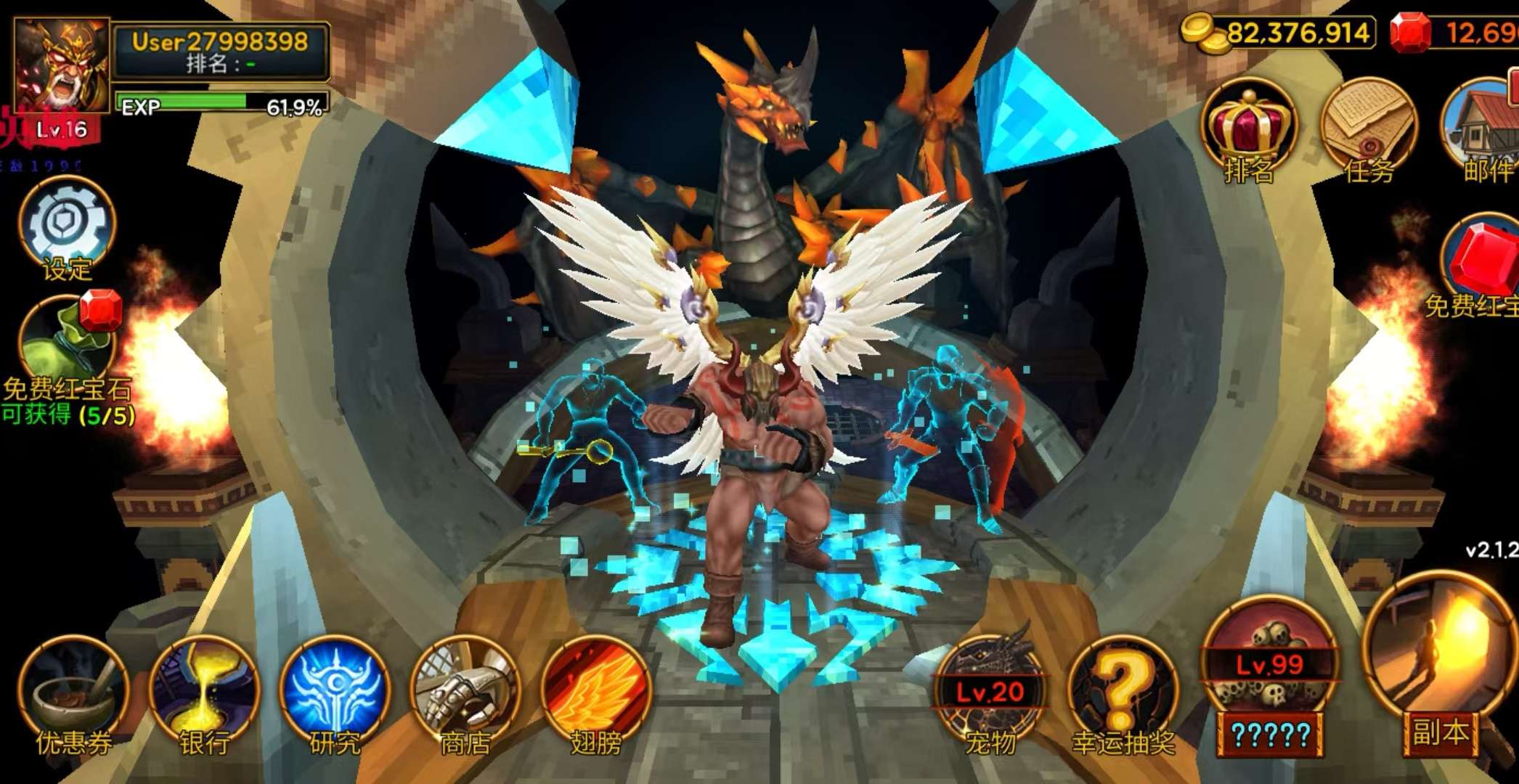Open the 设定 settings gear
Screen dimensions: 1519x784
pos(67,224)
